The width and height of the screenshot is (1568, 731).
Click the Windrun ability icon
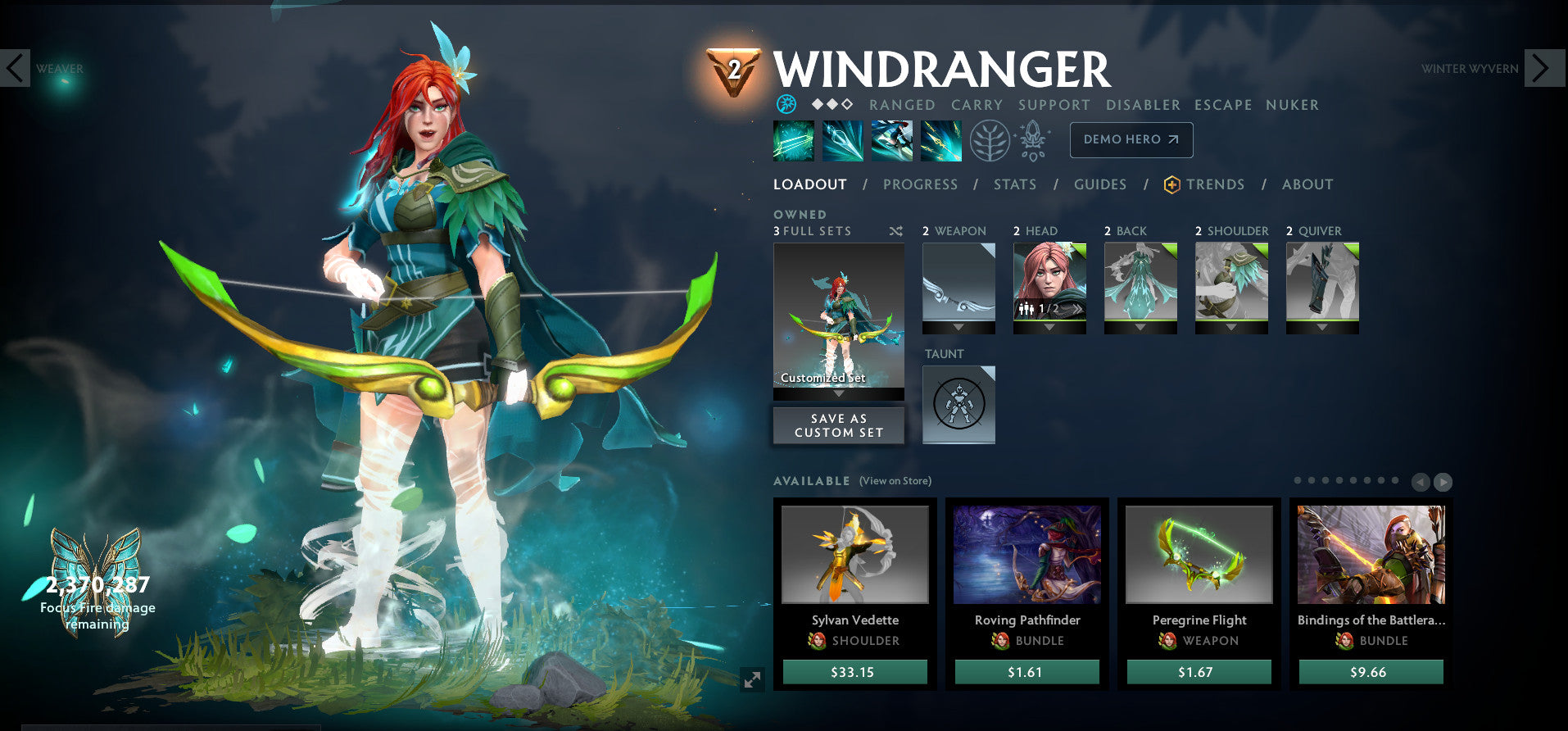pyautogui.click(x=891, y=140)
